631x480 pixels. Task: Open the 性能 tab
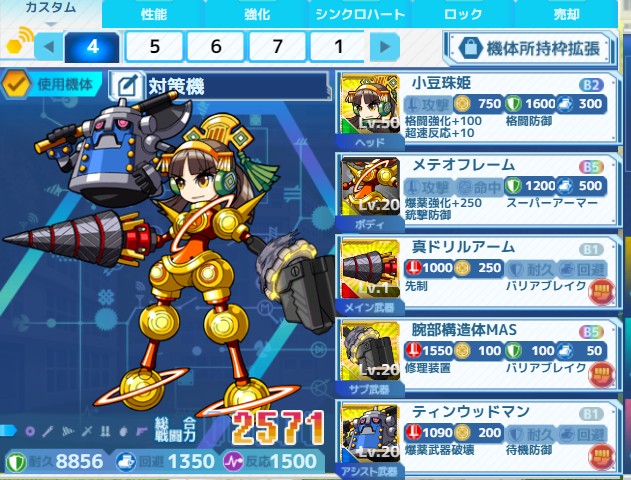(153, 13)
